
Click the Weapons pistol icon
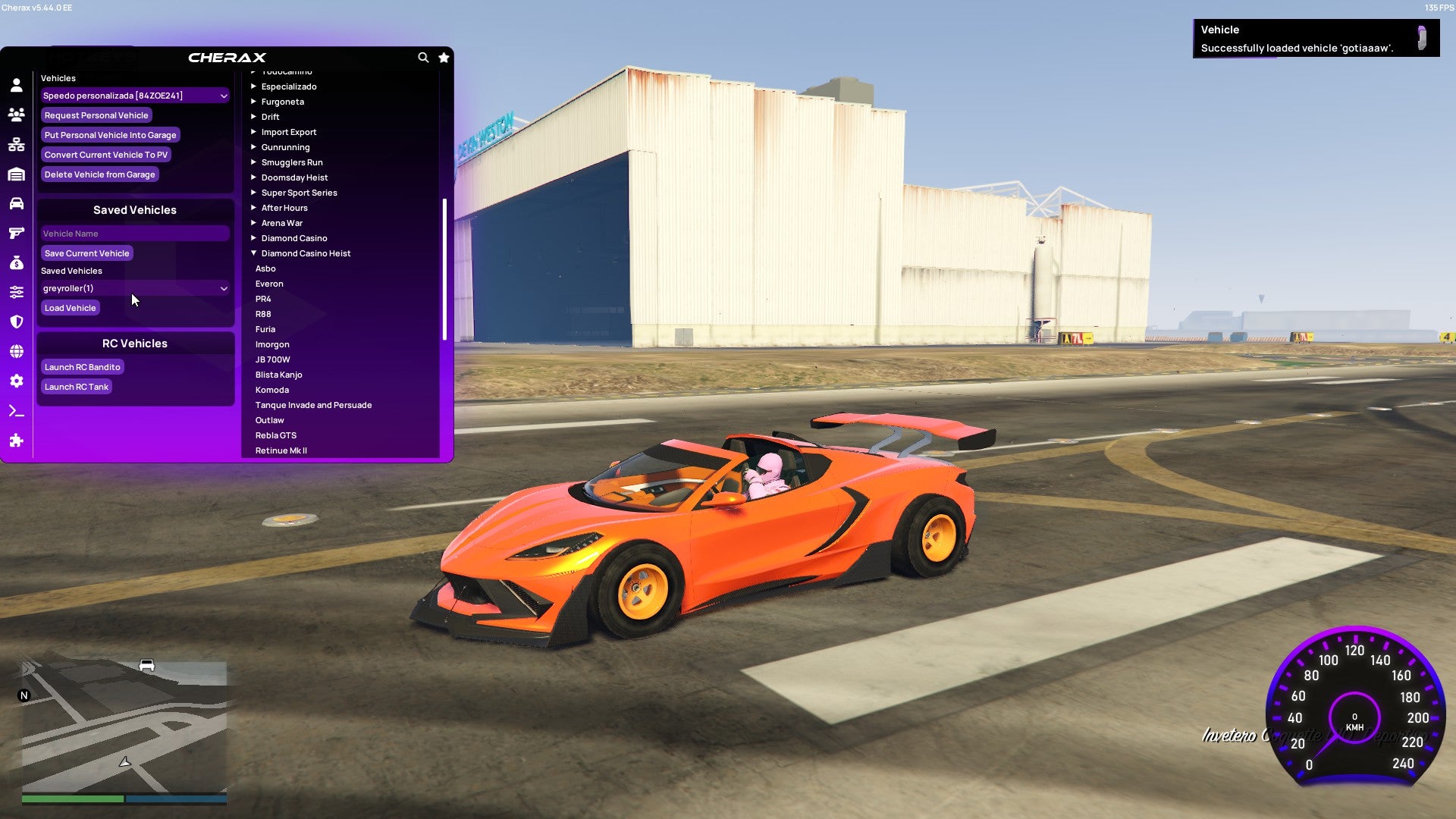(x=15, y=233)
